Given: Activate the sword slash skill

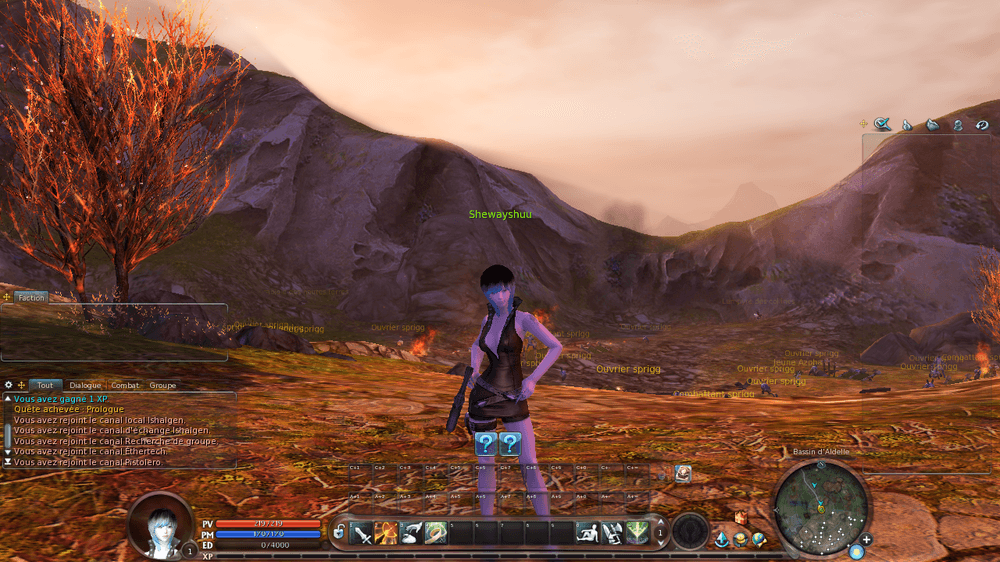Looking at the screenshot, I should (x=362, y=533).
